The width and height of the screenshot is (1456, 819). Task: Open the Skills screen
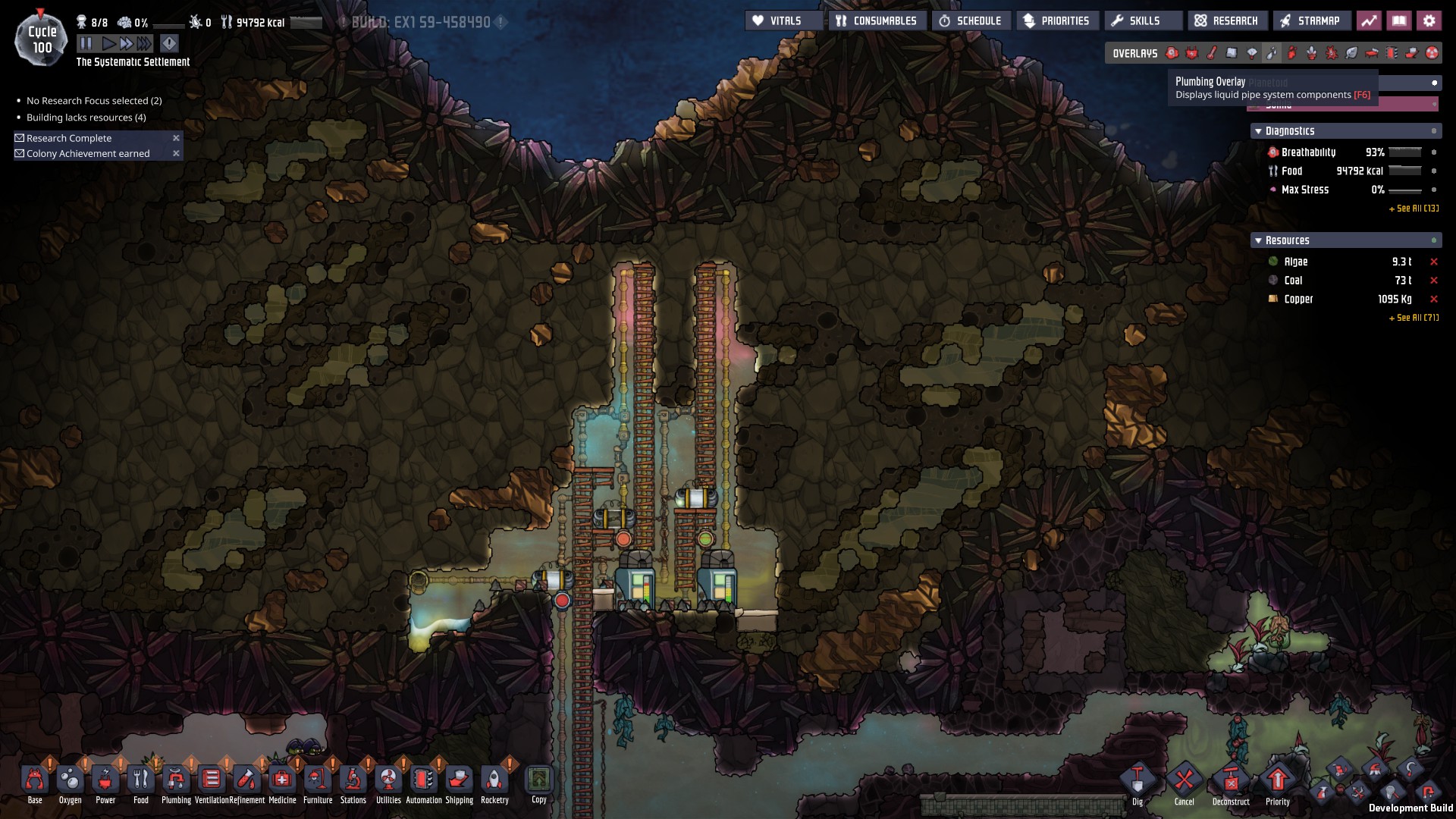[x=1136, y=21]
